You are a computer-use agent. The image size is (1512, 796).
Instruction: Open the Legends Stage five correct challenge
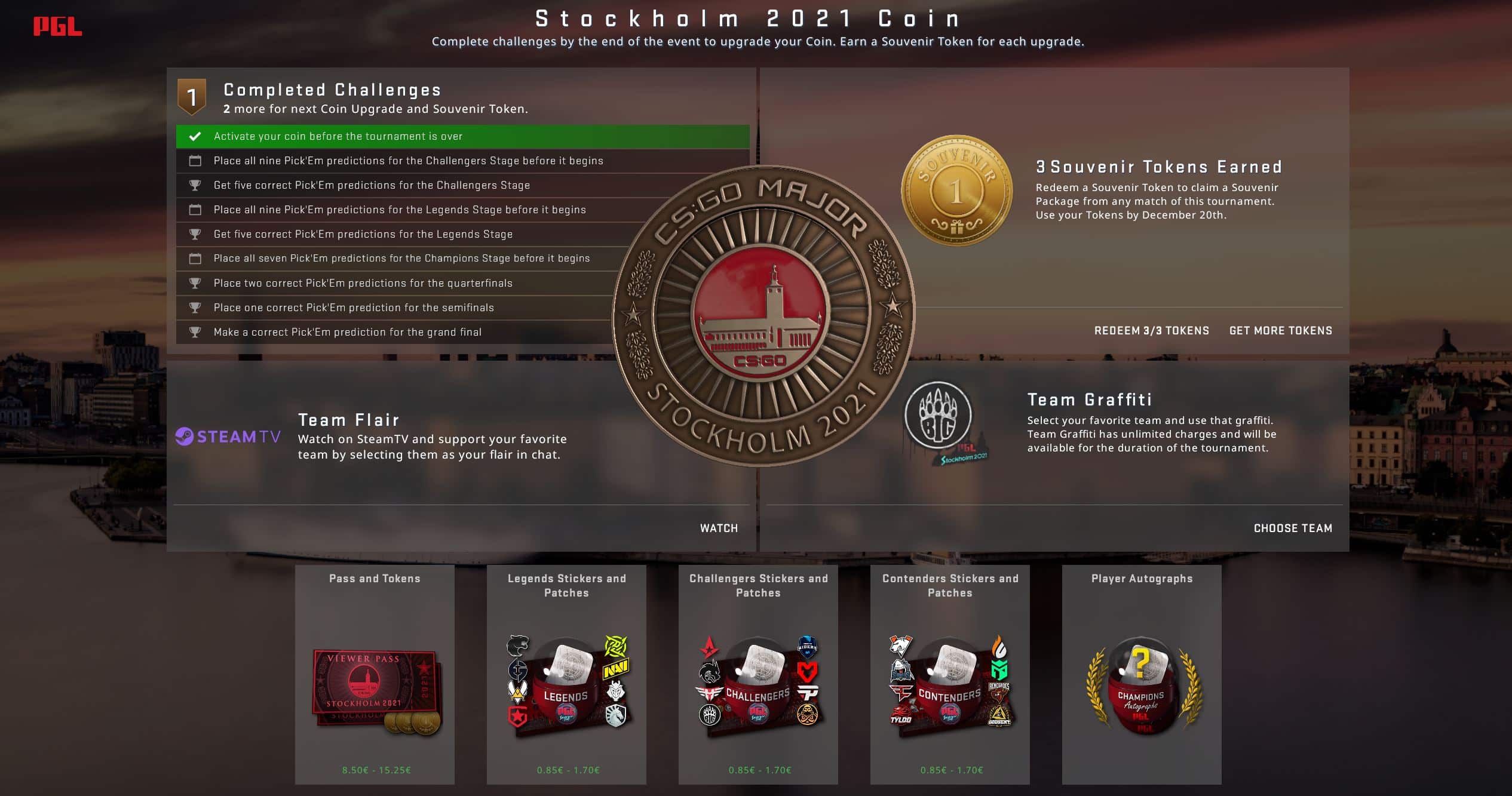tap(363, 234)
